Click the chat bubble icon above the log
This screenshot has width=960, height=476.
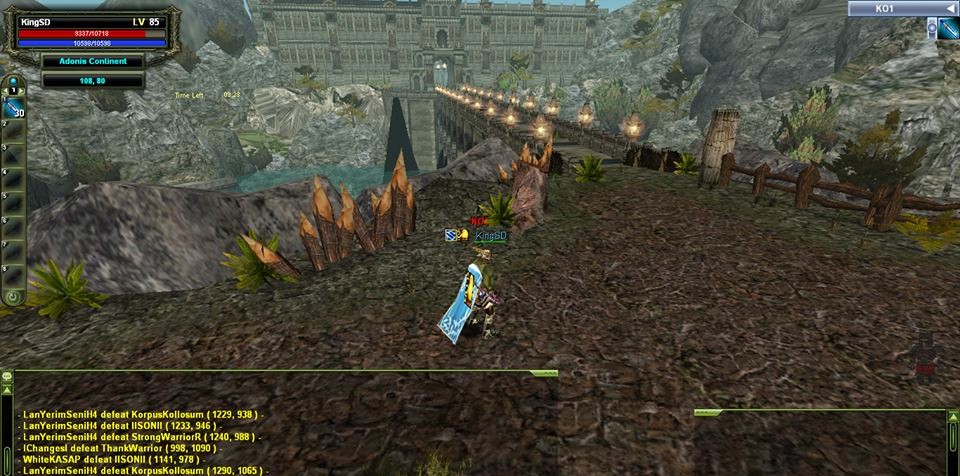(7, 378)
